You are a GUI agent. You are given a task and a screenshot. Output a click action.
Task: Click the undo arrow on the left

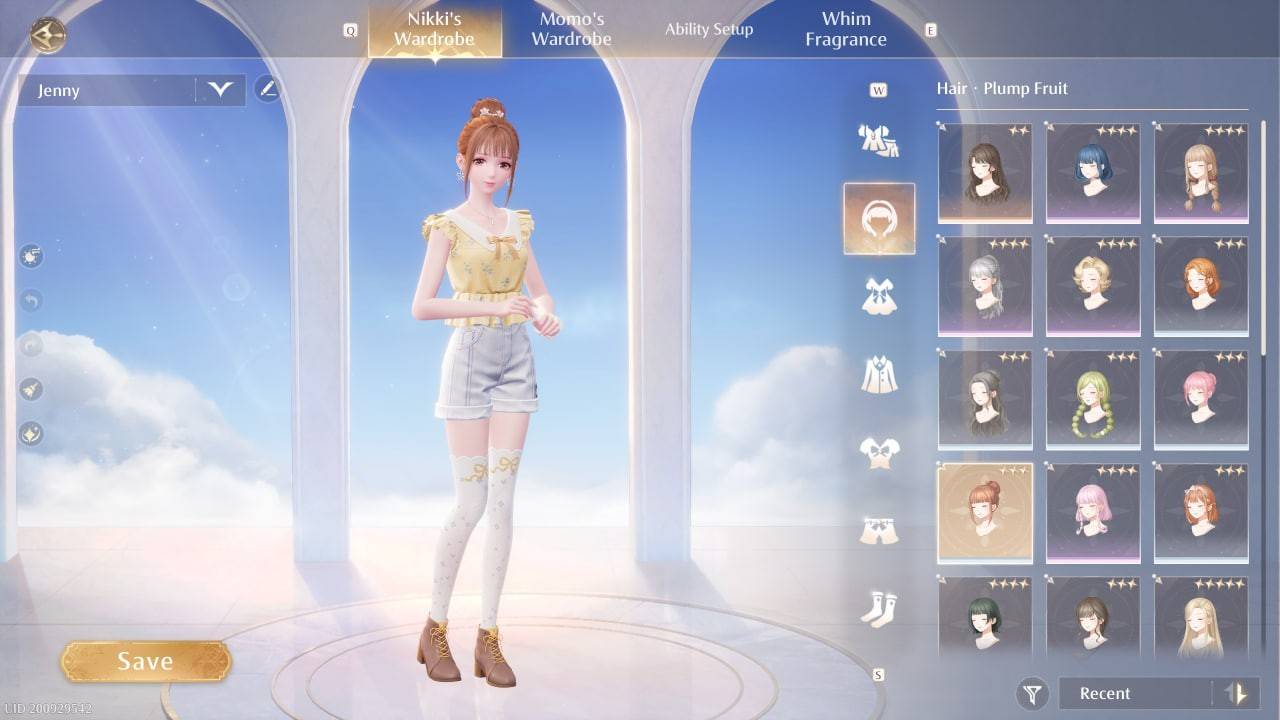pyautogui.click(x=30, y=298)
